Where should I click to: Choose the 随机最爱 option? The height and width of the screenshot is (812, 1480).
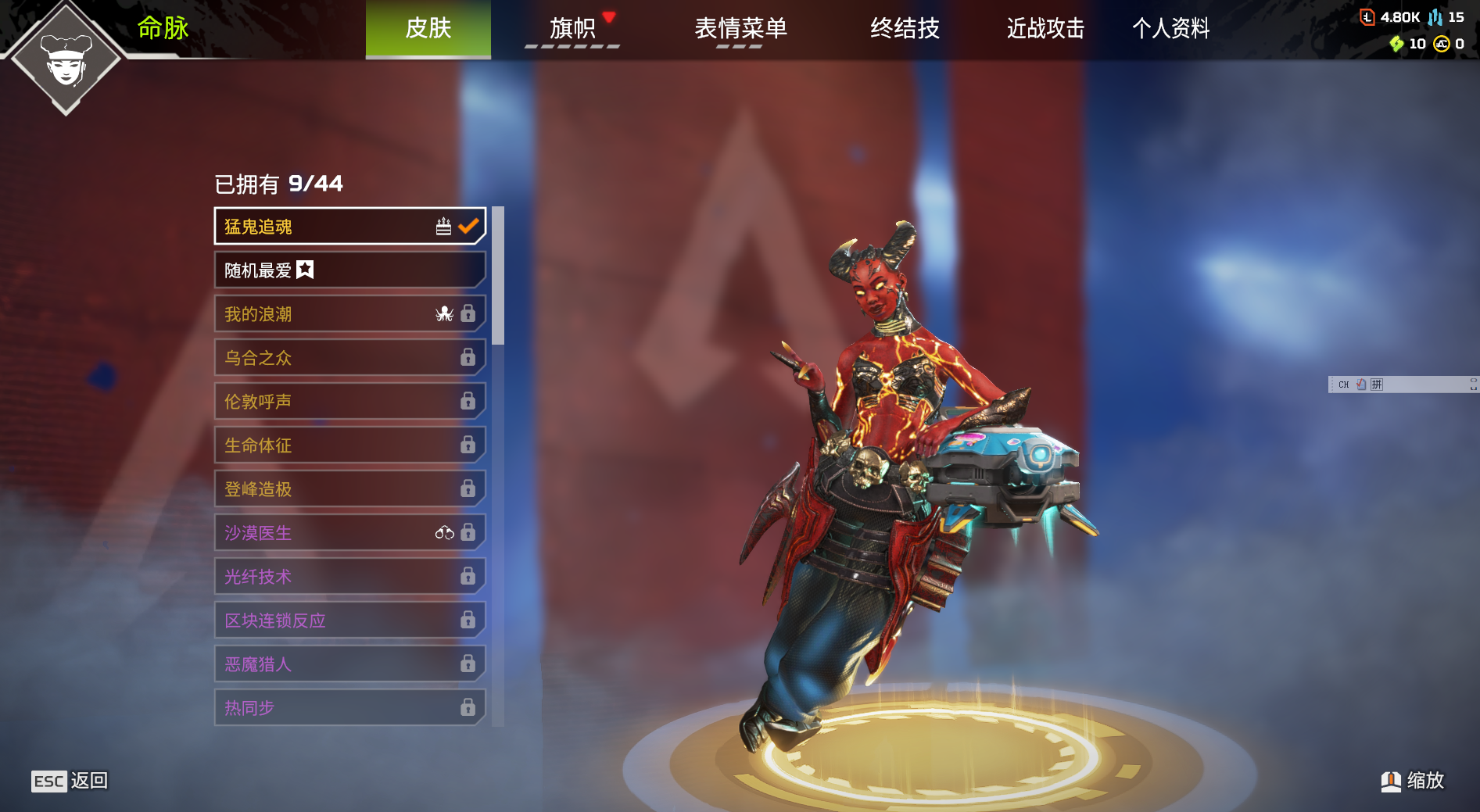click(349, 270)
